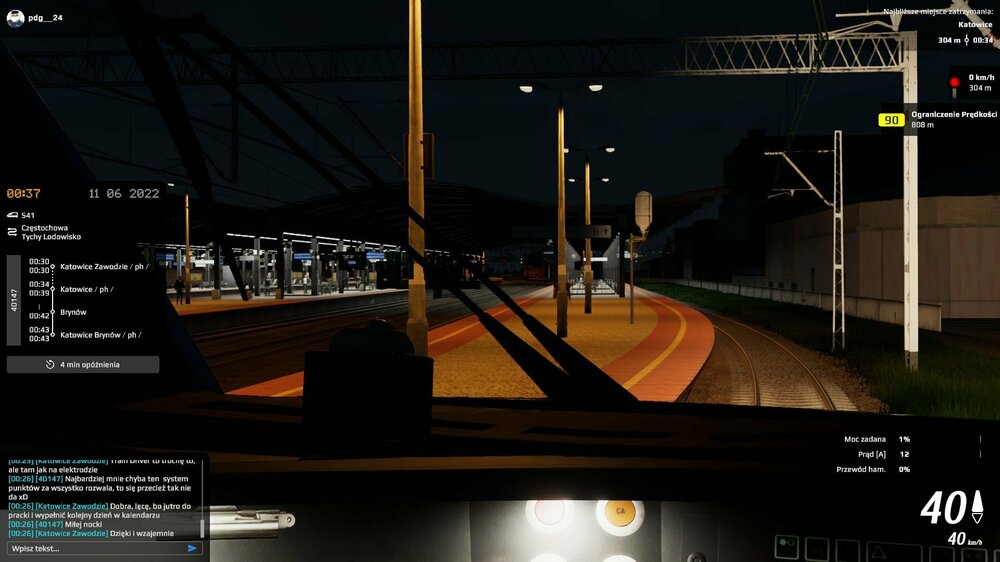Image resolution: width=1000 pixels, height=562 pixels.
Task: Select the Brynów timetable stop
Action: pos(73,312)
